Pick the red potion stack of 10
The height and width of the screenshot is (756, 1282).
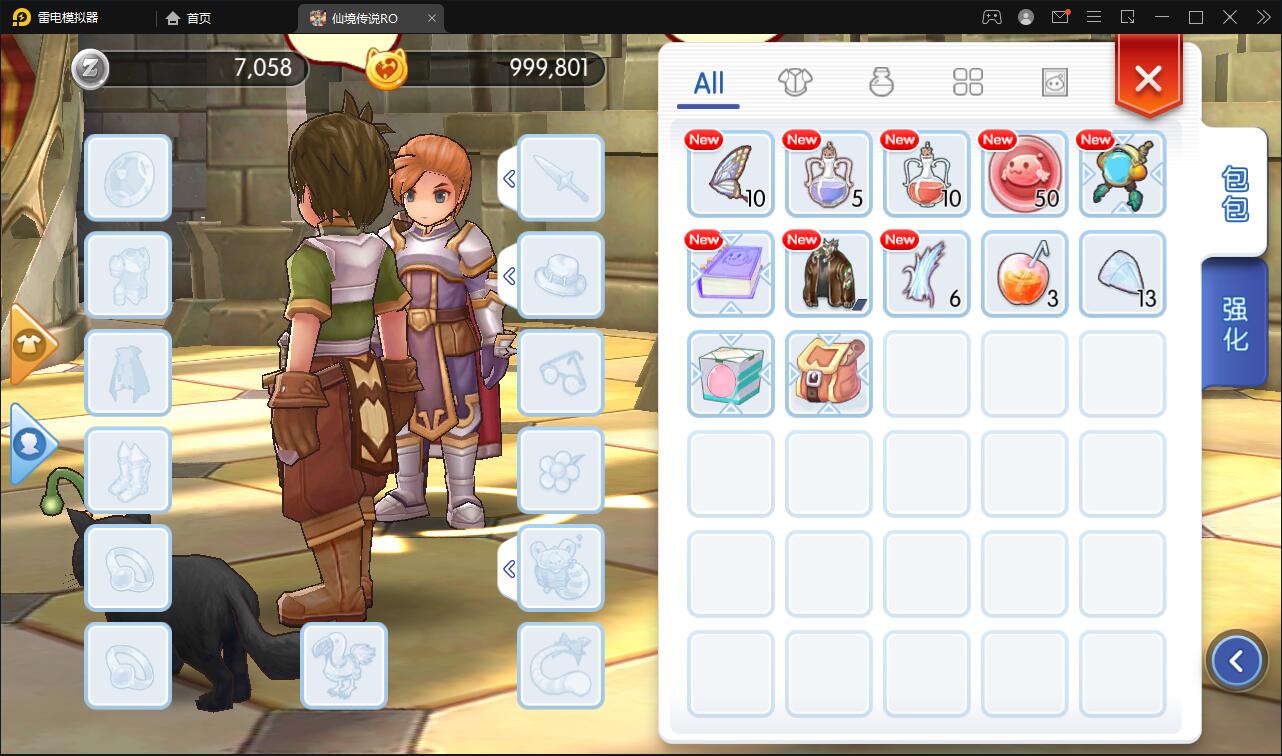[x=927, y=174]
